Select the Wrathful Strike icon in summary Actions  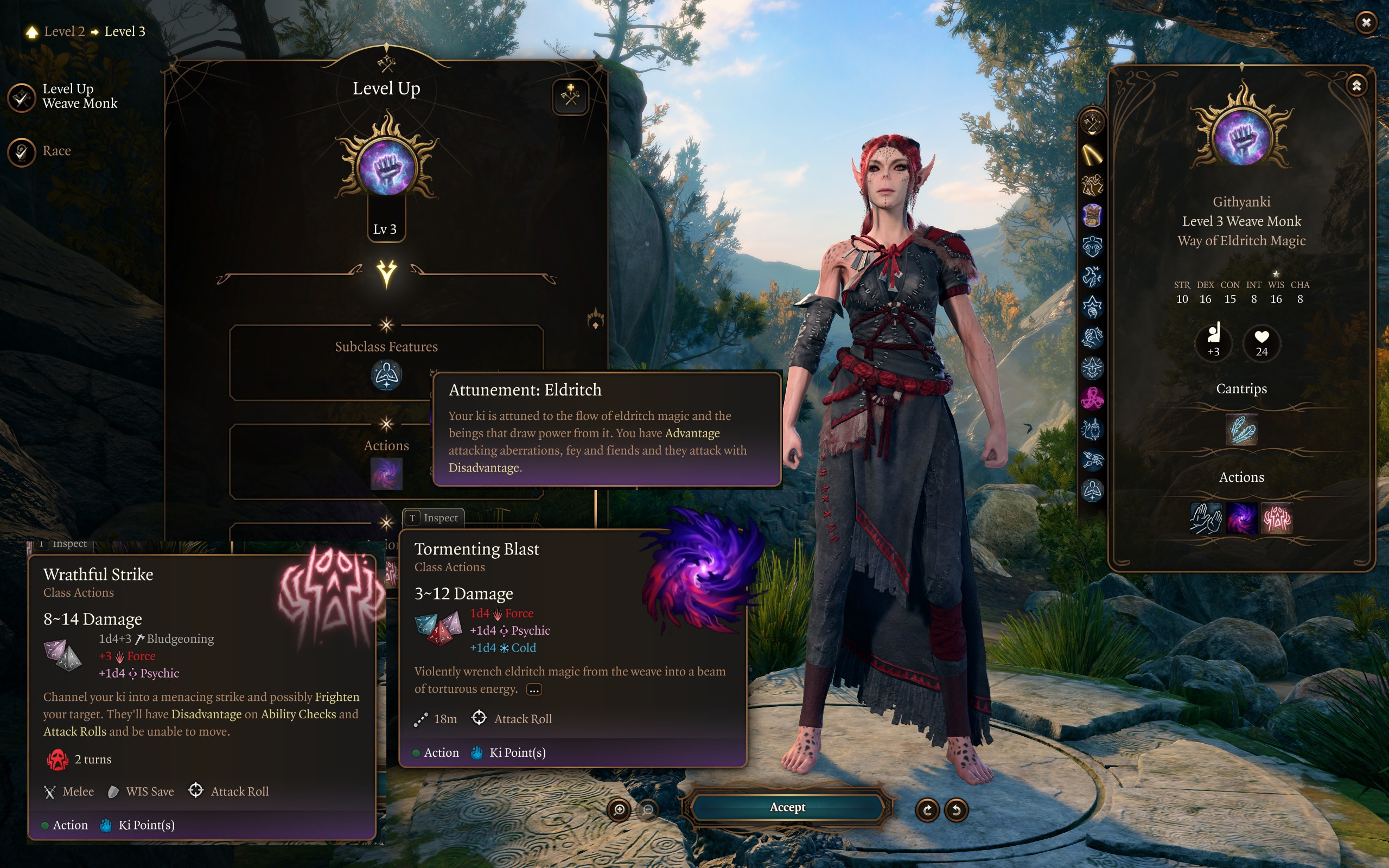(1277, 519)
